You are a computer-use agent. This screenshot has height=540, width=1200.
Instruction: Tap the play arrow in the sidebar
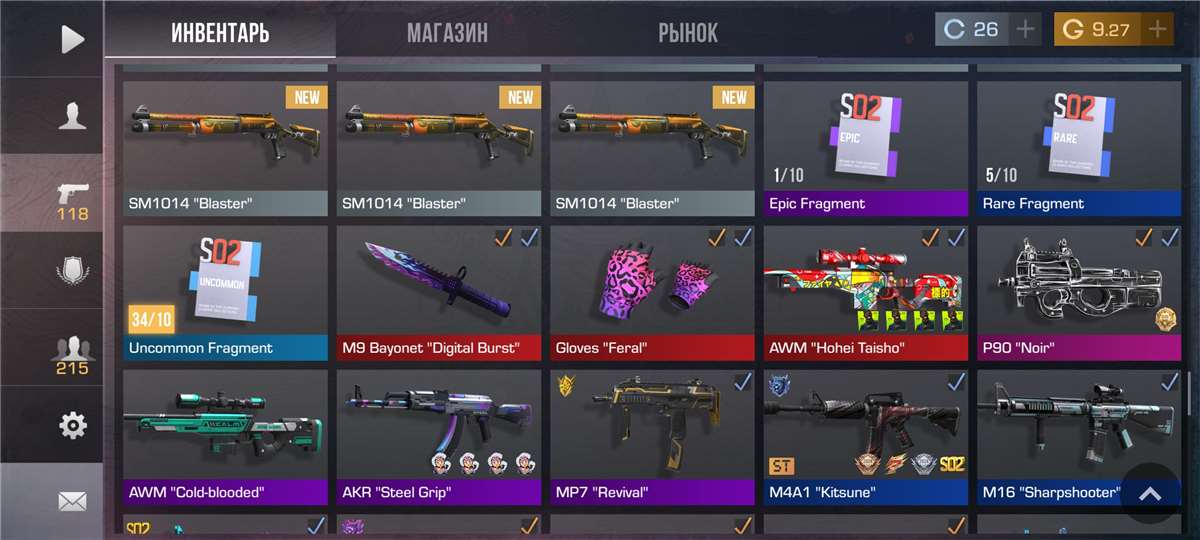72,39
